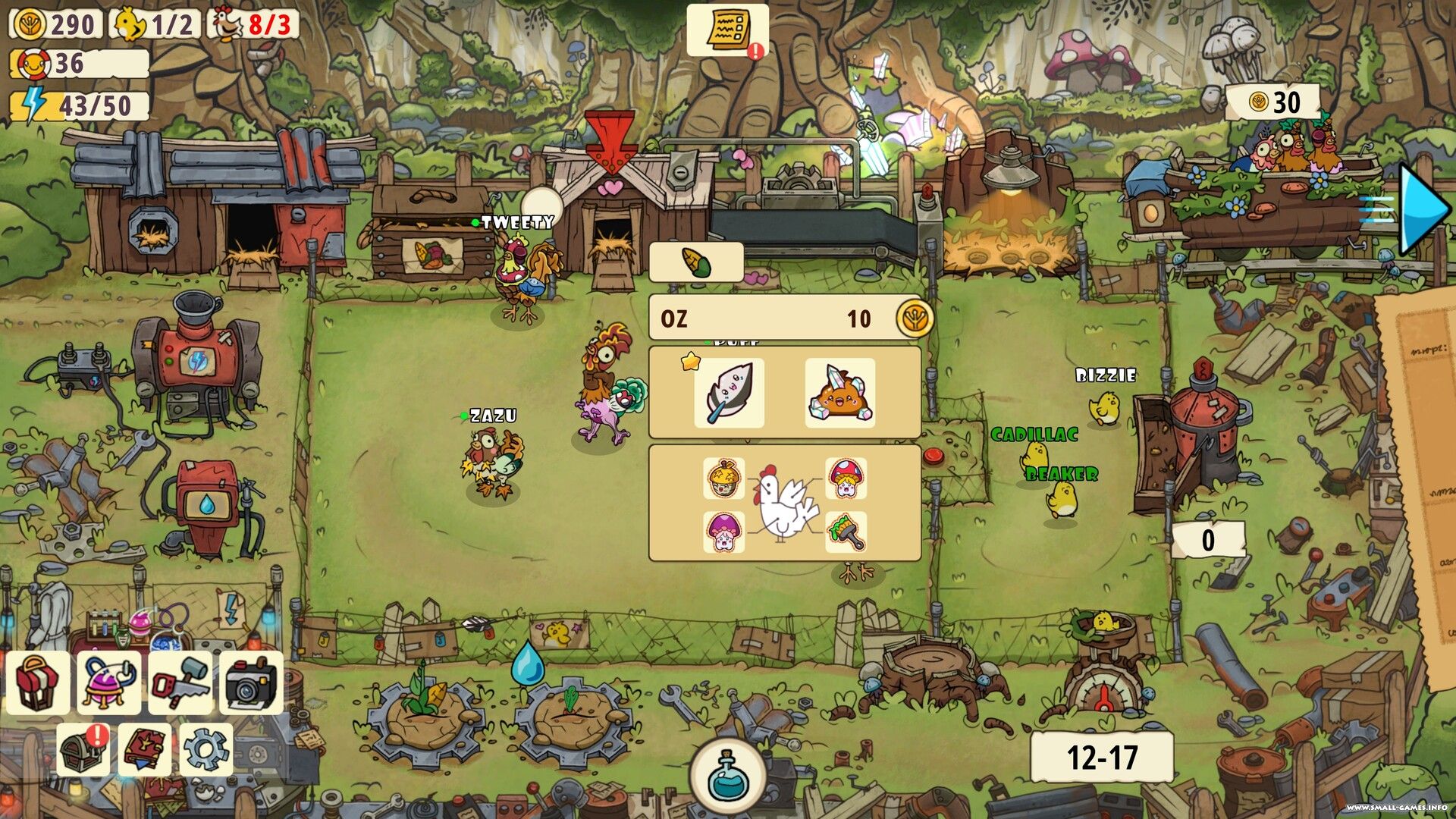The image size is (1456, 819).
Task: Open the treasure chest with alert badge
Action: [83, 749]
